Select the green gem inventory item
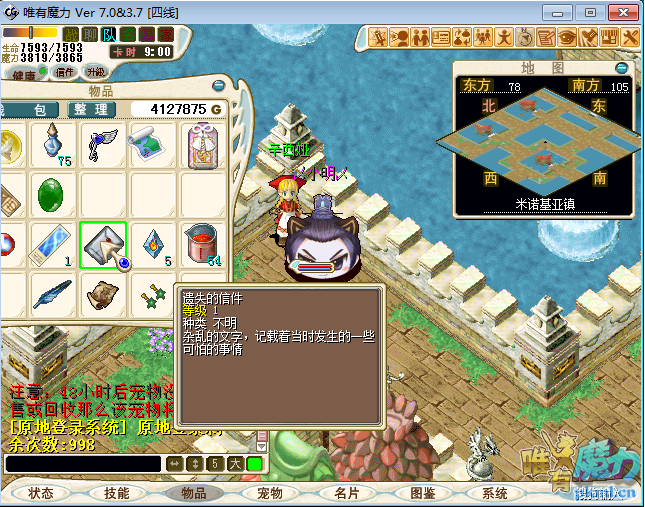 pos(52,195)
